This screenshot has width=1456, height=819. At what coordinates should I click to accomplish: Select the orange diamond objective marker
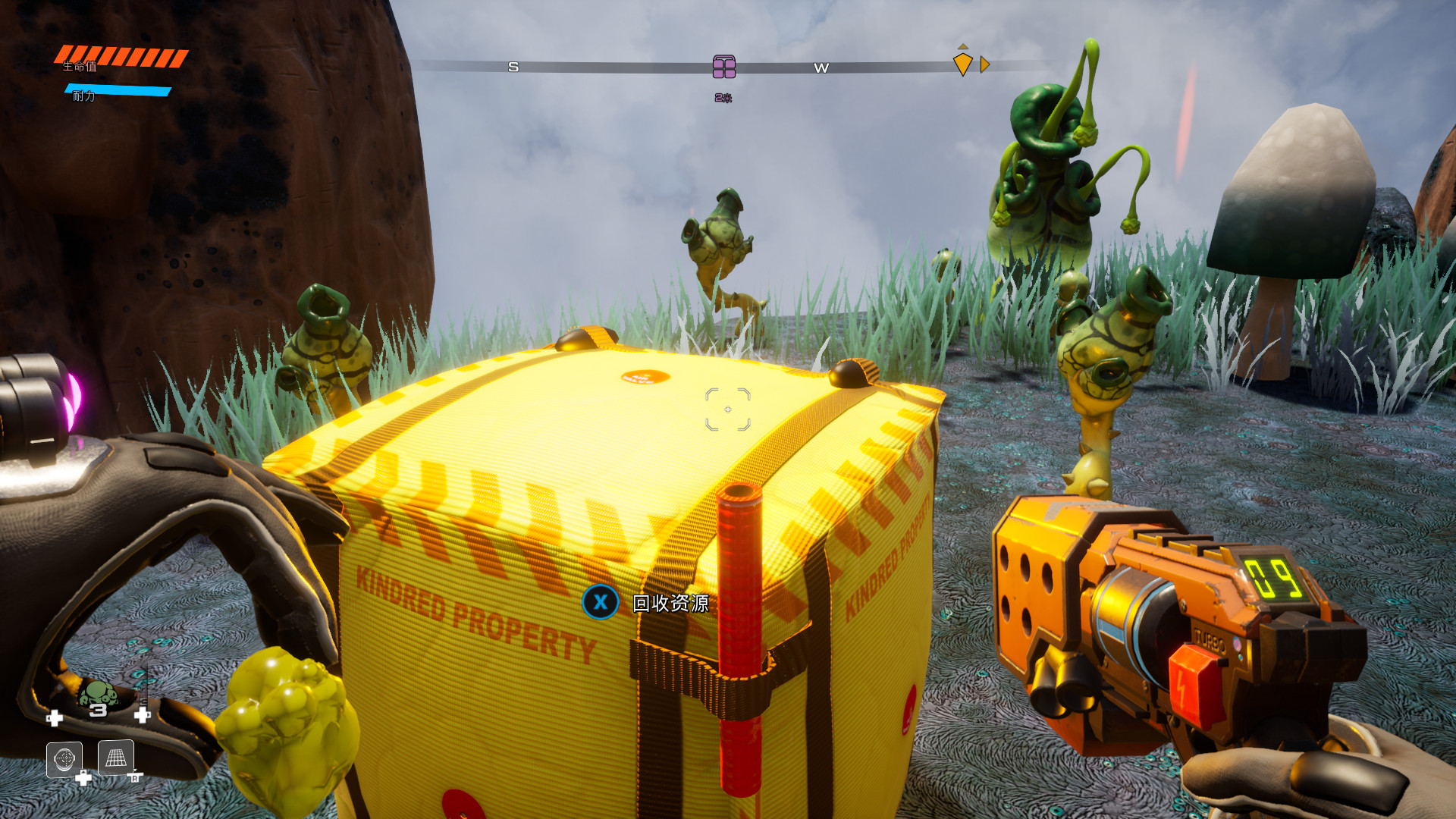(962, 64)
